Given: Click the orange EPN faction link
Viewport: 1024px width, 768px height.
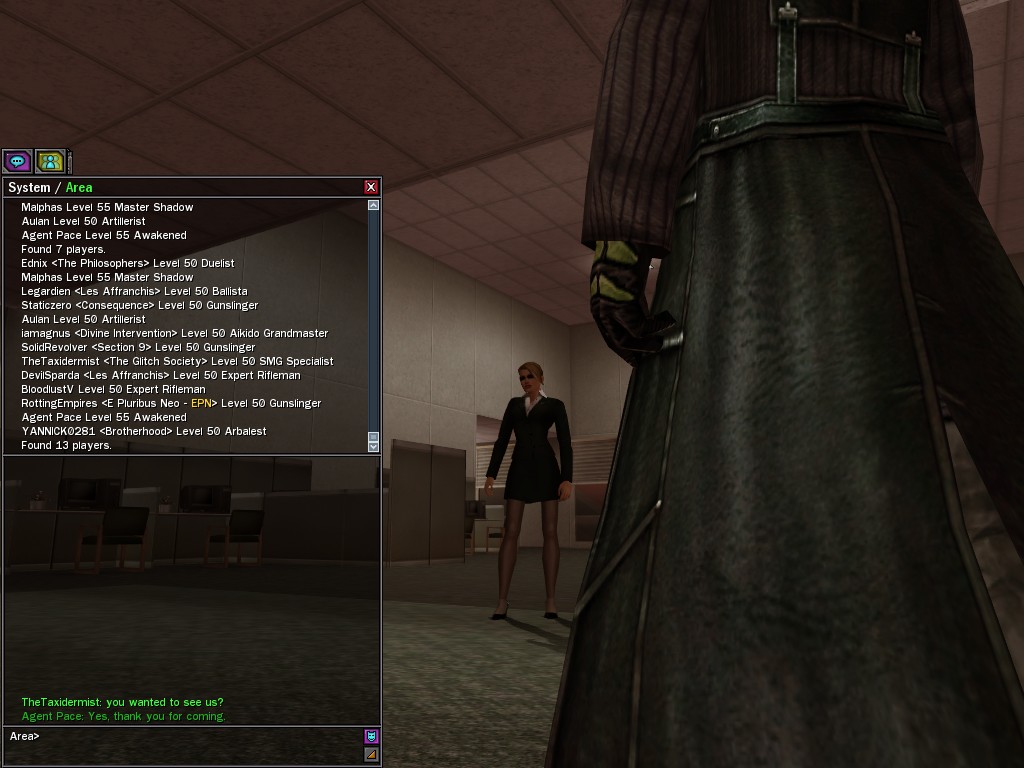Looking at the screenshot, I should tap(200, 403).
